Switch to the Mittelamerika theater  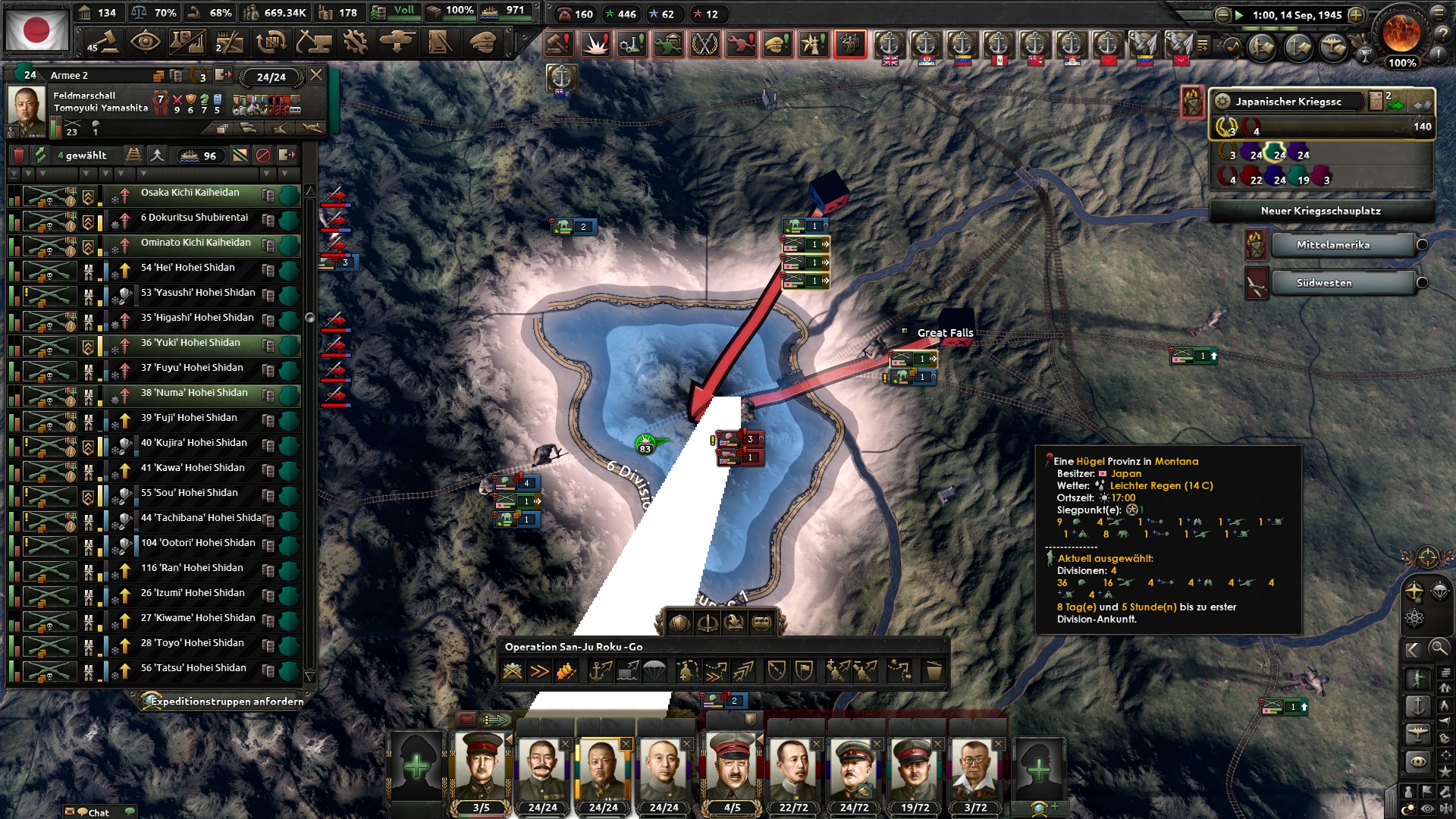[x=1342, y=245]
